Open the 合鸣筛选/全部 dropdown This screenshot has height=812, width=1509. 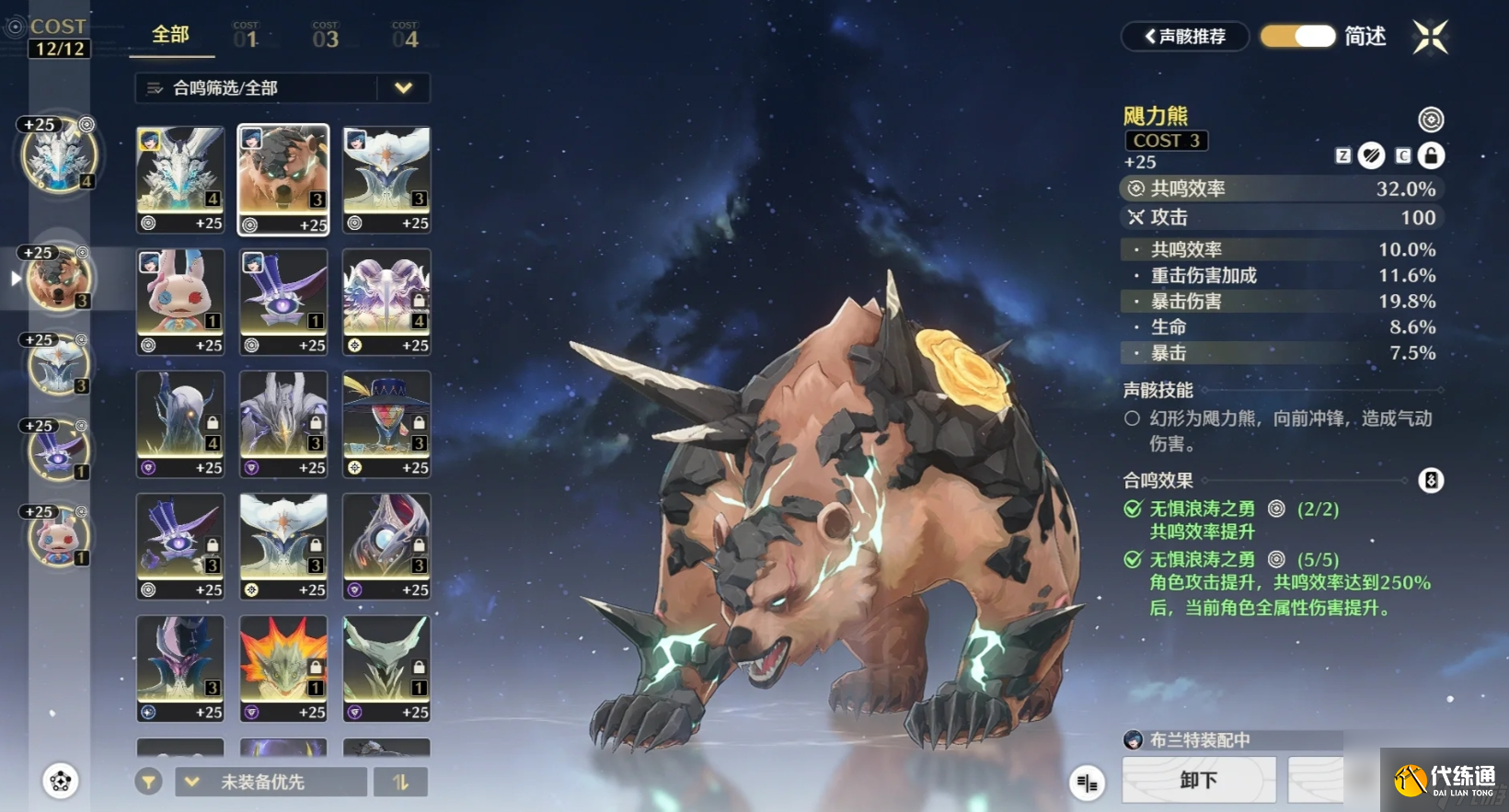click(x=282, y=88)
